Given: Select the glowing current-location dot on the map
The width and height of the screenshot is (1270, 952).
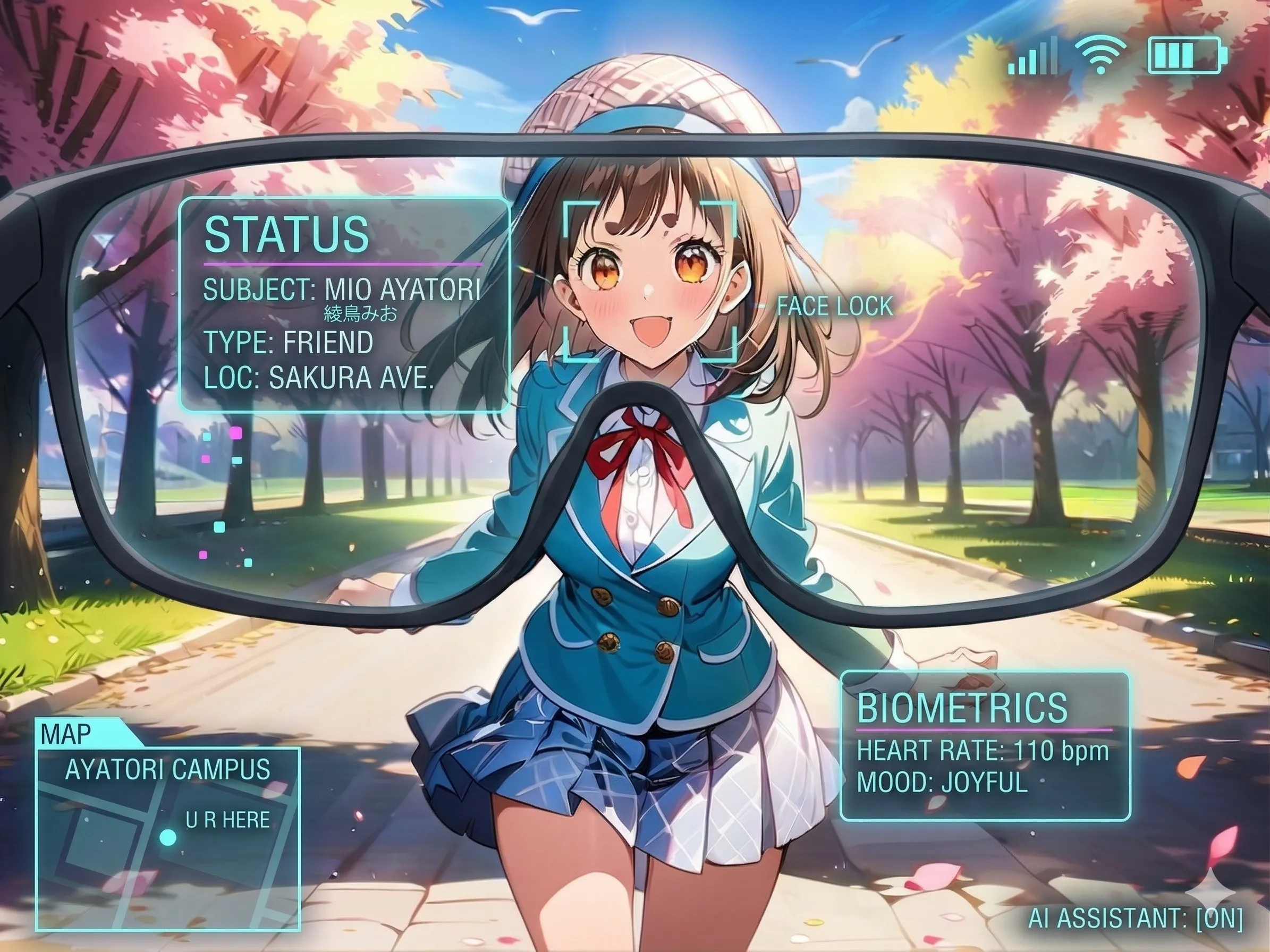Looking at the screenshot, I should 167,837.
